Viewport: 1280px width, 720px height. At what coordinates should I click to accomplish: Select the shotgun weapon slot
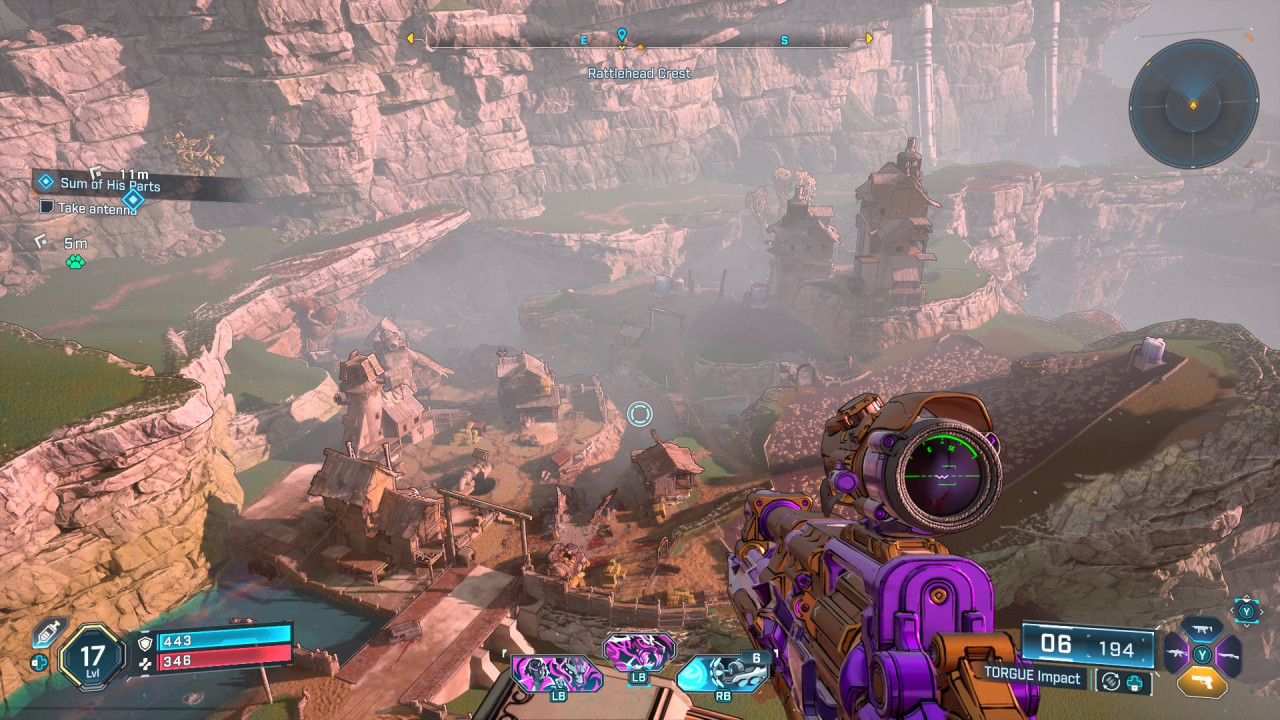pos(1228,655)
